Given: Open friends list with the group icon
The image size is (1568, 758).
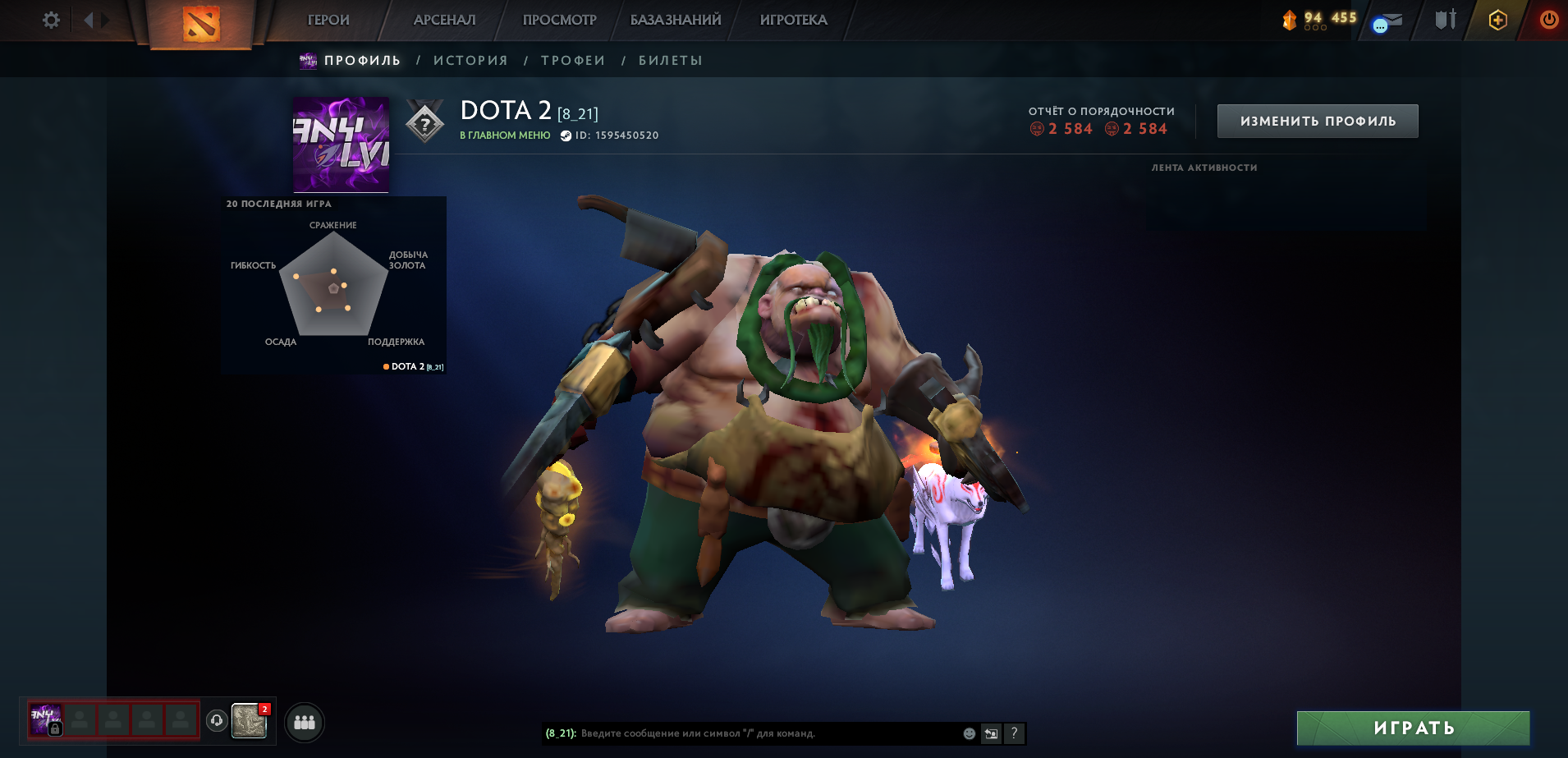Looking at the screenshot, I should click(303, 722).
